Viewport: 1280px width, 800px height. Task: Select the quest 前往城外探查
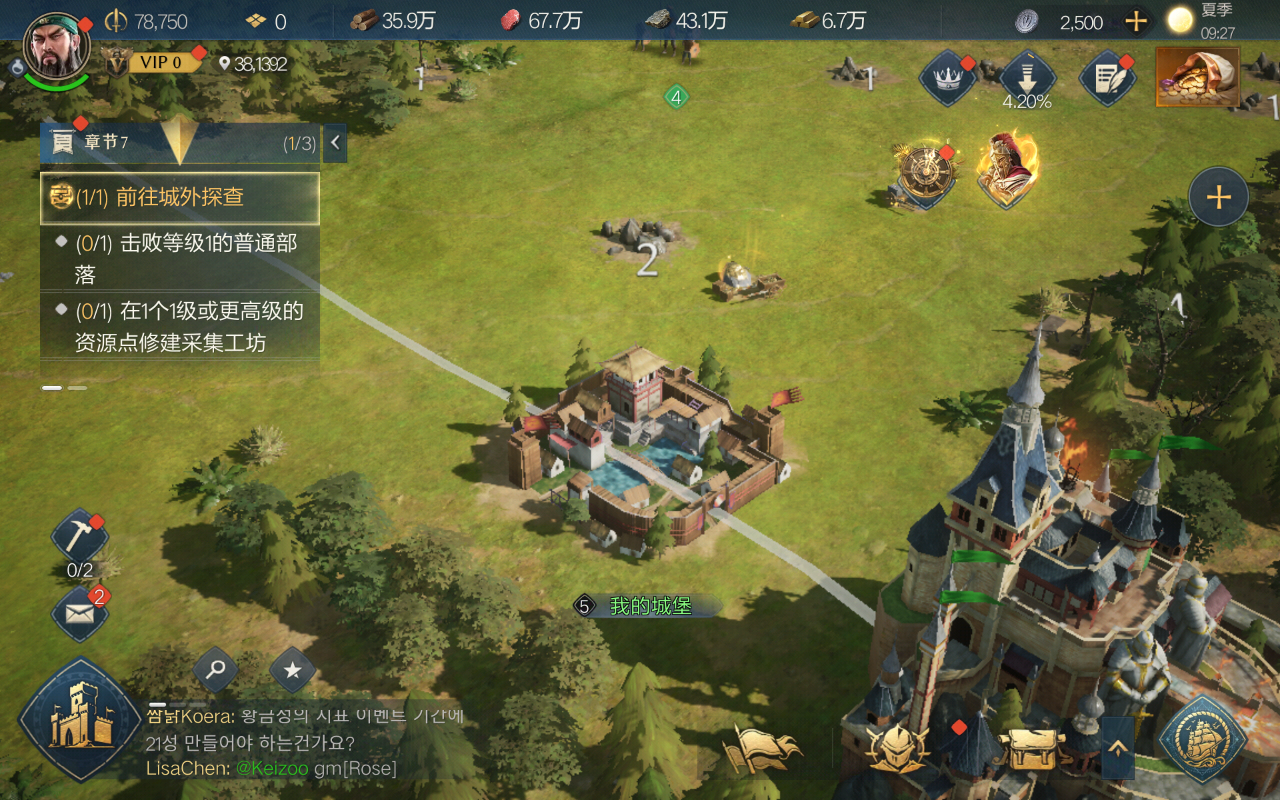180,197
